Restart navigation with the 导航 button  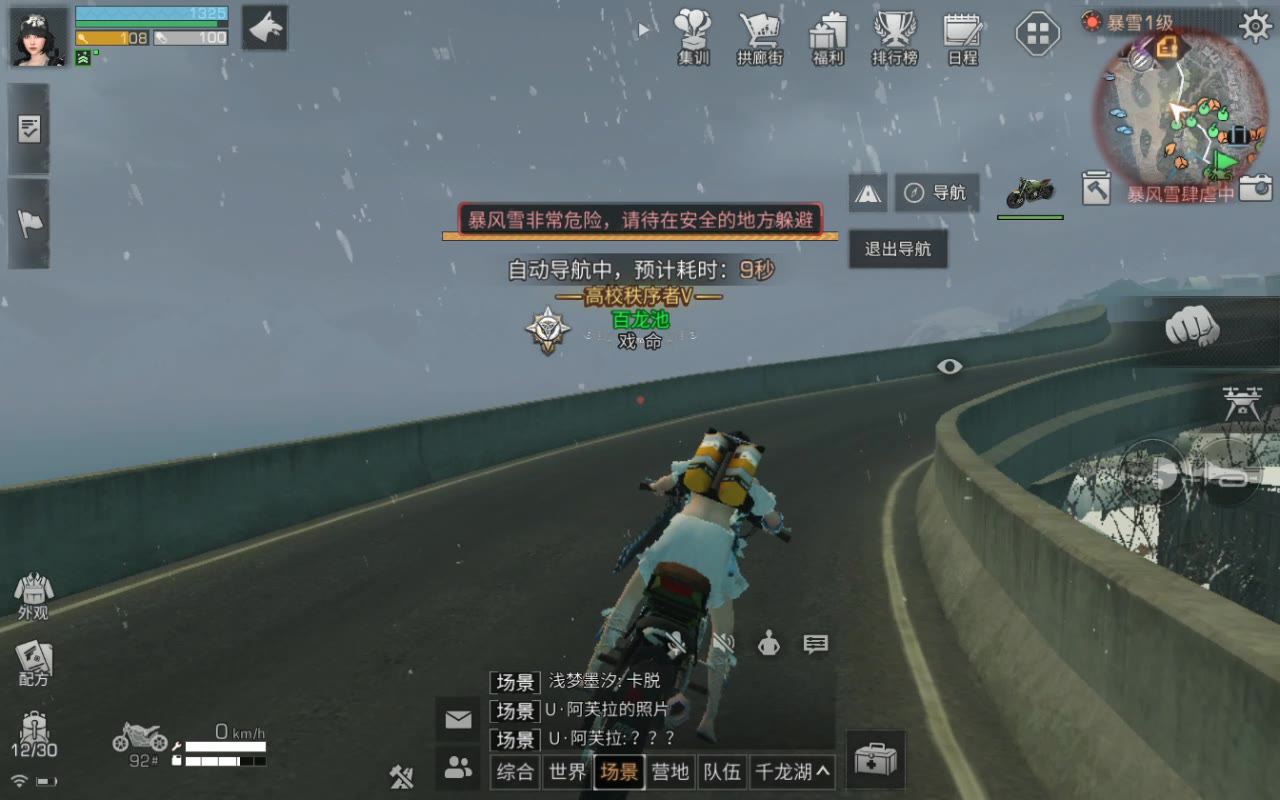(936, 192)
